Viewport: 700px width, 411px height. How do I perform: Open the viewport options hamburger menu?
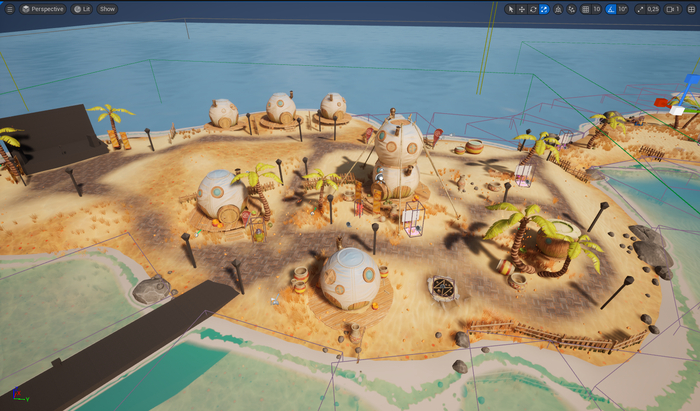[x=9, y=9]
